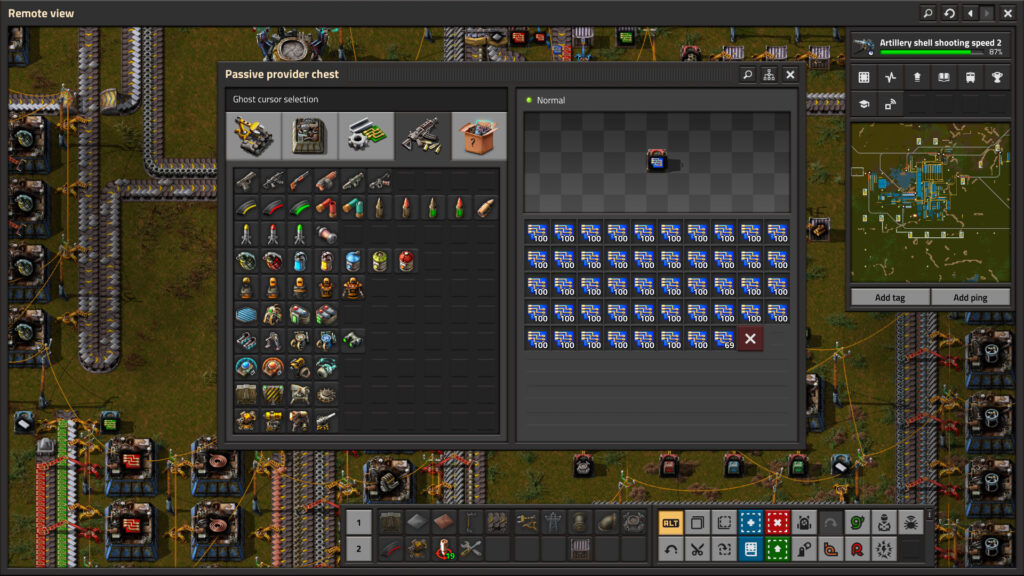Open the achievements trophy button

point(996,77)
